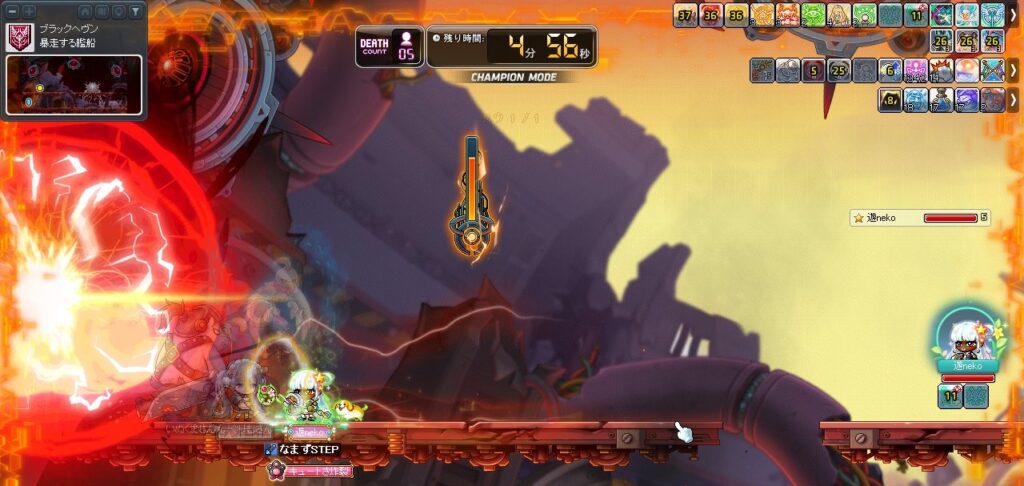Click the 遇neko character portrait

coord(967,338)
